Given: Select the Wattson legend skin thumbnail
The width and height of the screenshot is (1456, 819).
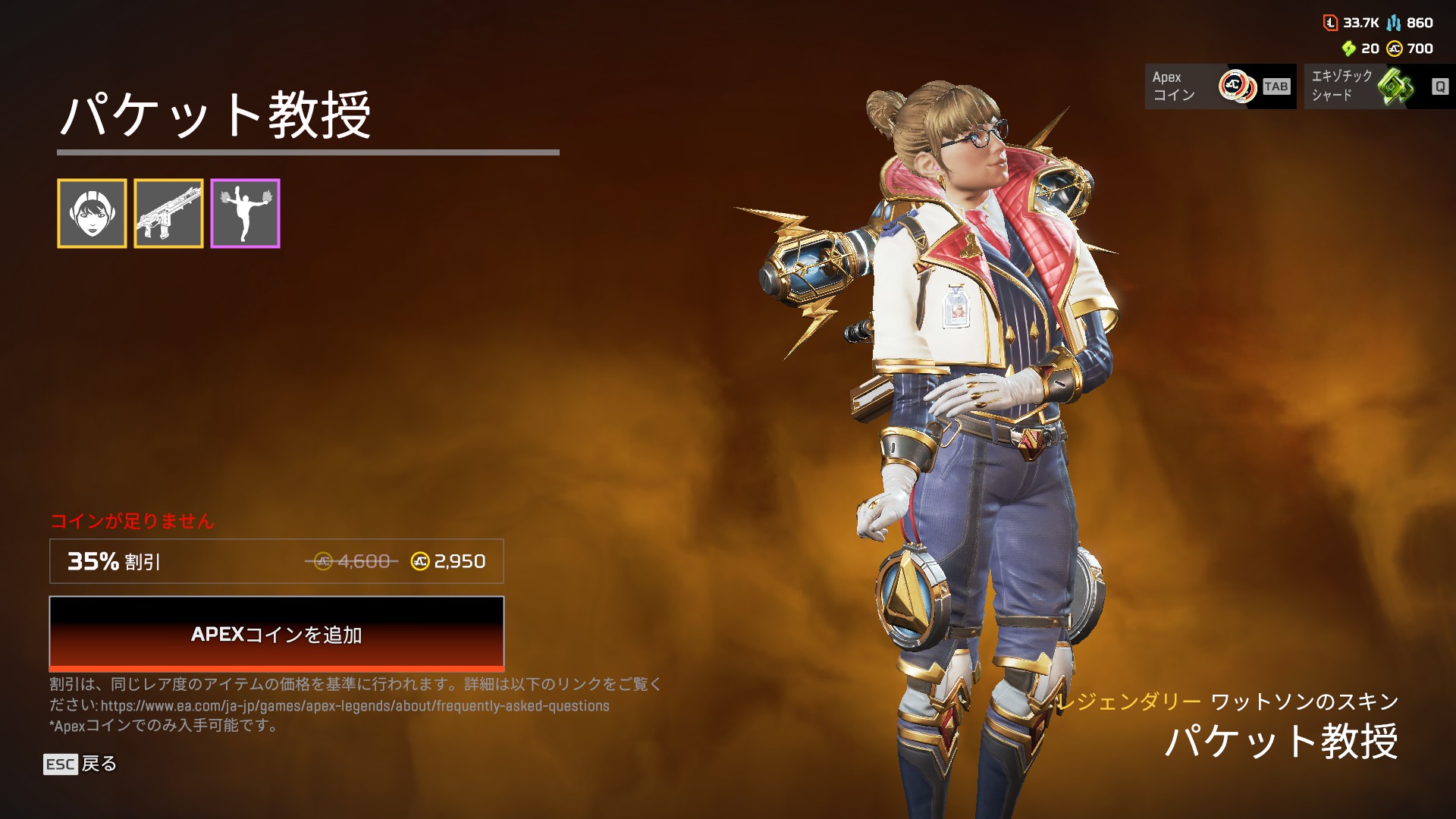Looking at the screenshot, I should pyautogui.click(x=92, y=214).
